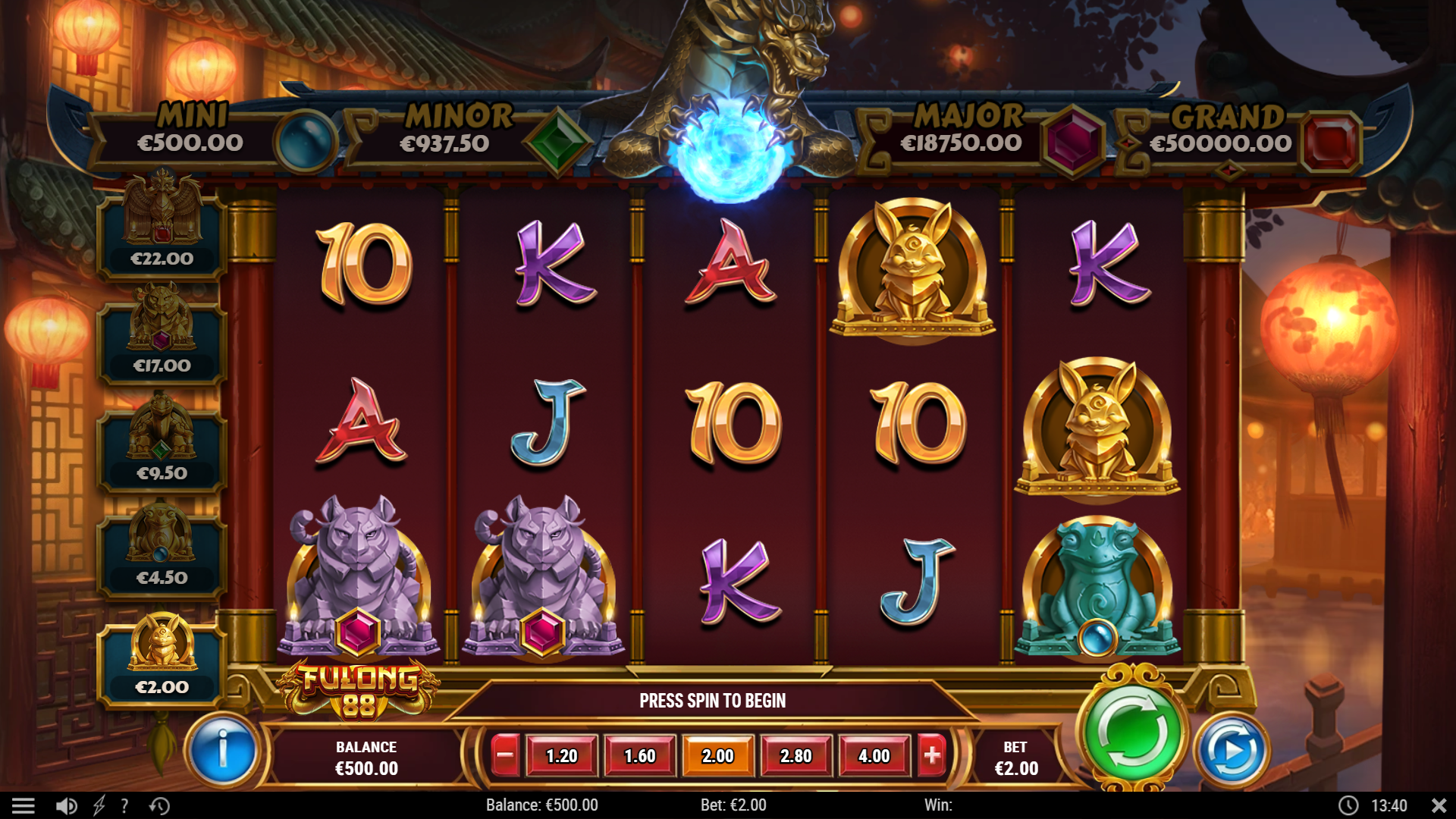
Task: Select the 4.00 bet amount
Action: 874,755
